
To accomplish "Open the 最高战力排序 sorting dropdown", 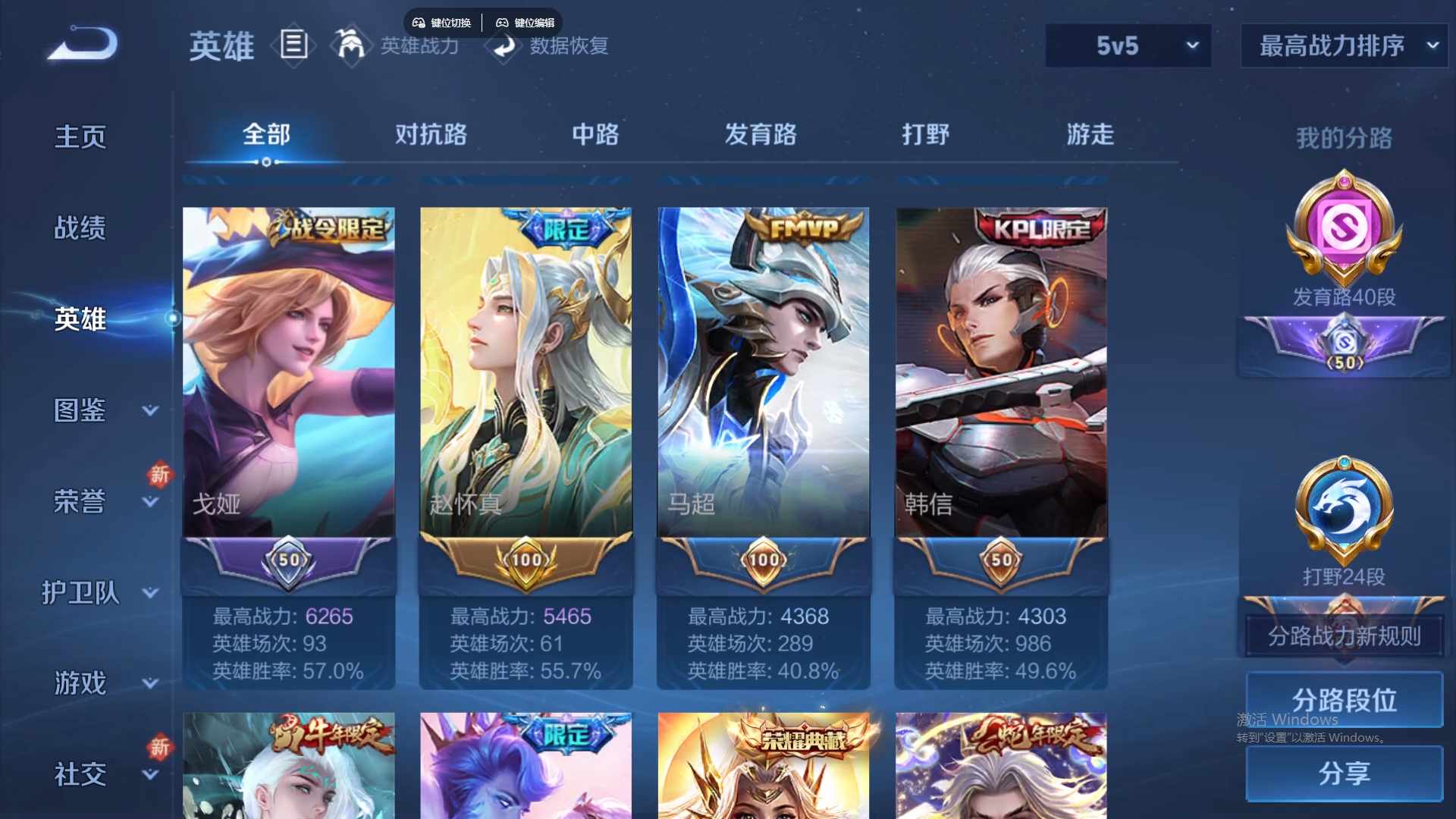I will [x=1342, y=45].
